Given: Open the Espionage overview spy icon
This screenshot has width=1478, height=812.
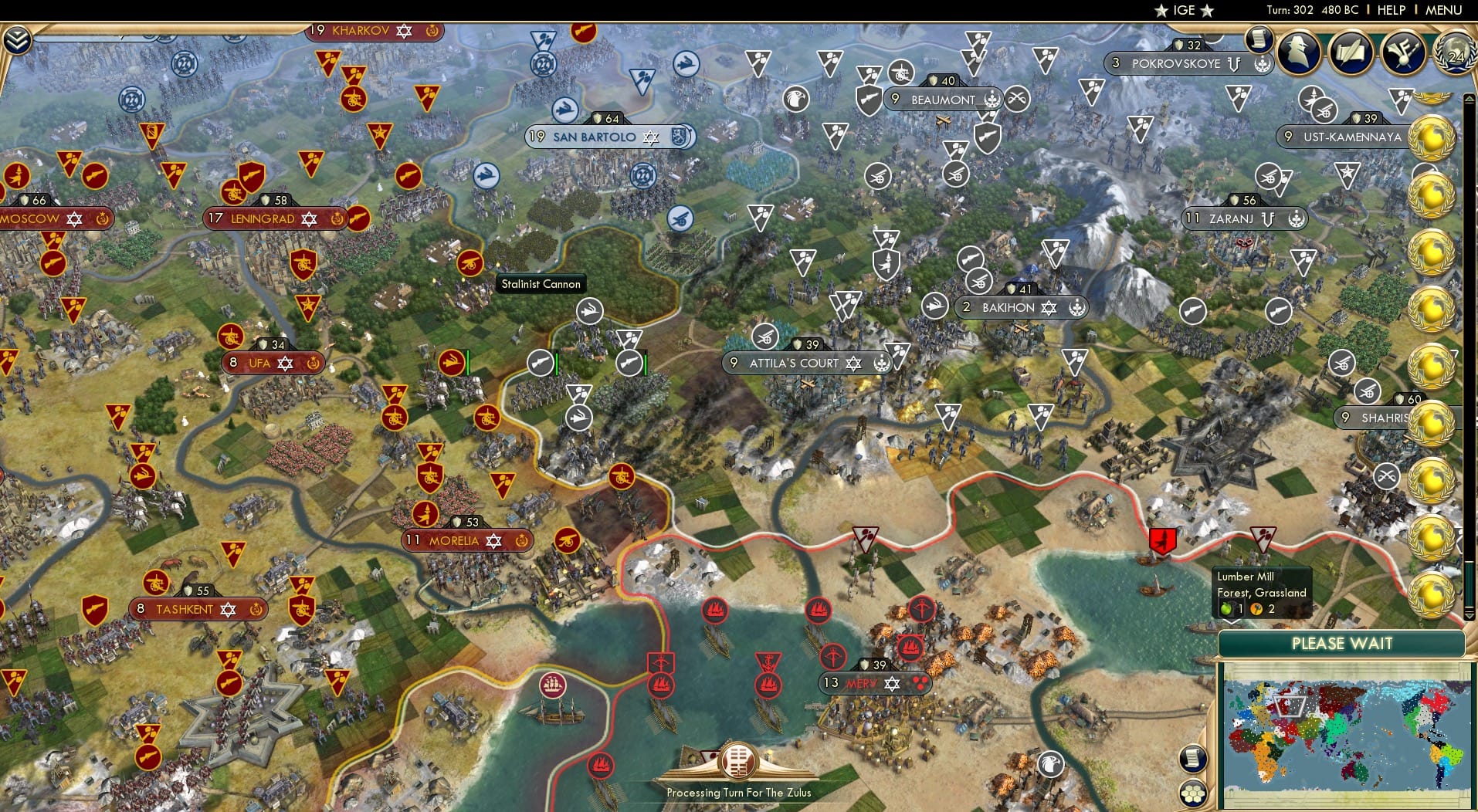Looking at the screenshot, I should point(1299,51).
